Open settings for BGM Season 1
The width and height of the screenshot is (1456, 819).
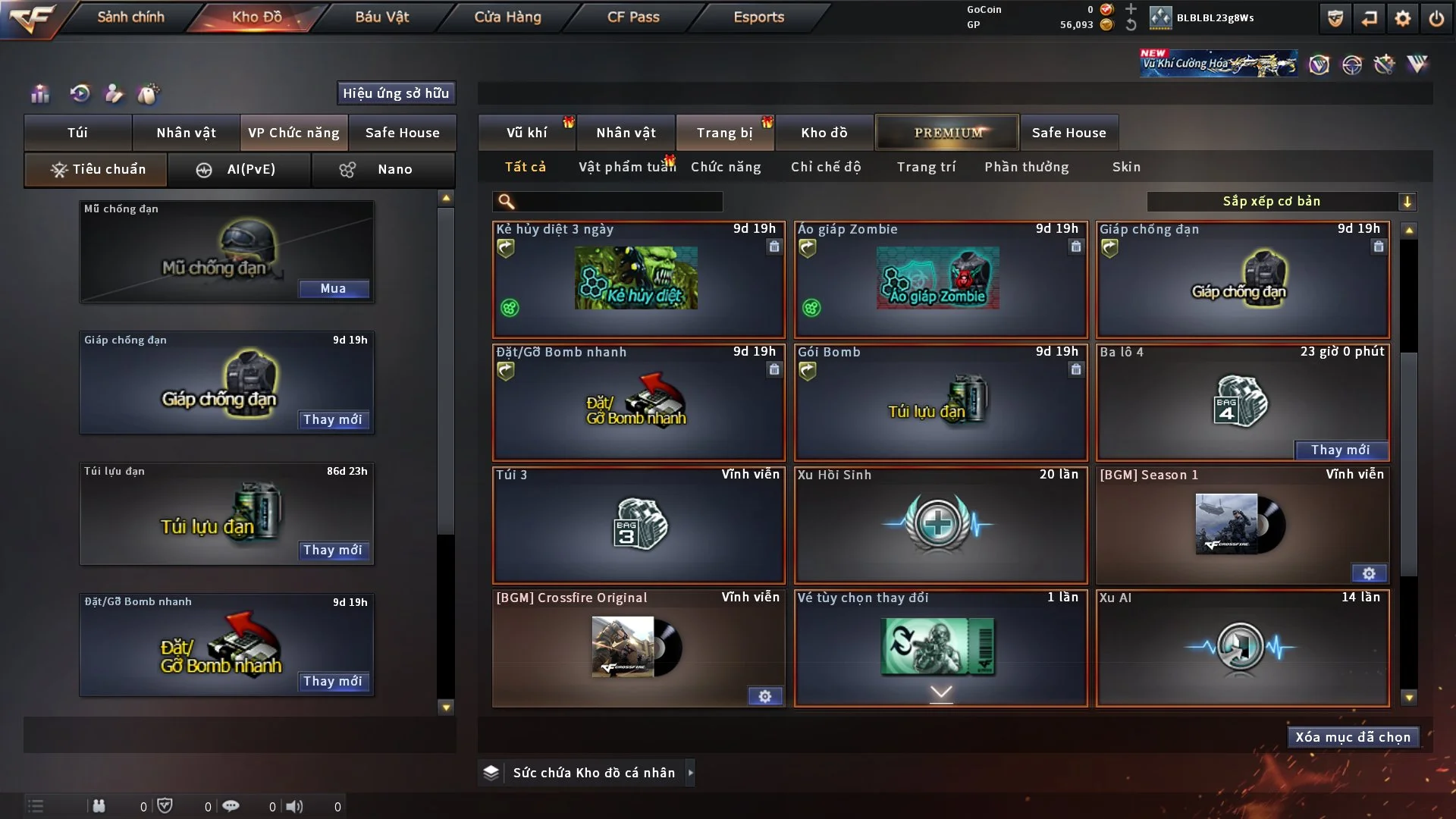click(x=1369, y=573)
